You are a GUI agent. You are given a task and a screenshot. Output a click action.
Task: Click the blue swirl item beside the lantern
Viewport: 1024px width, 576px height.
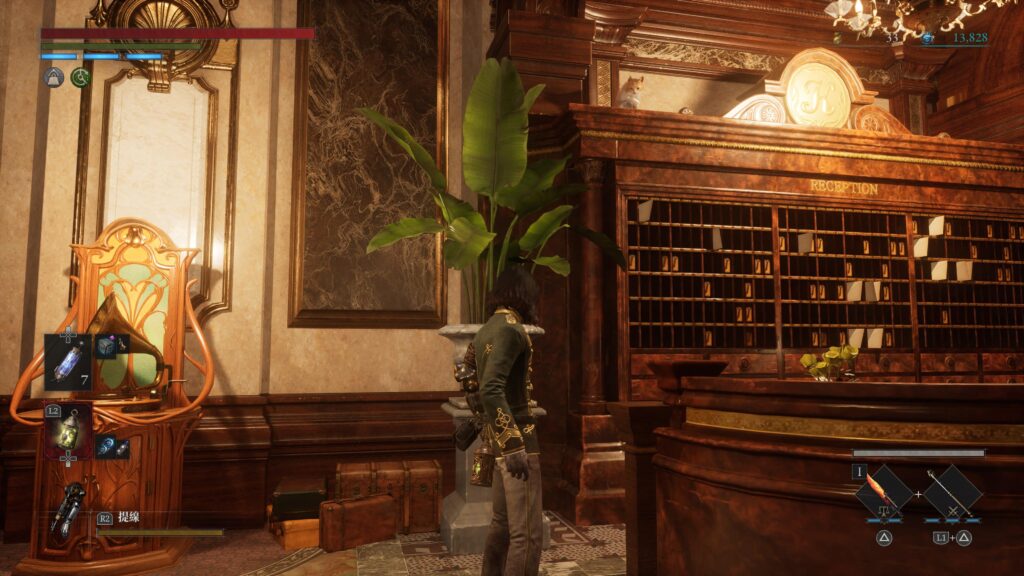coord(106,447)
